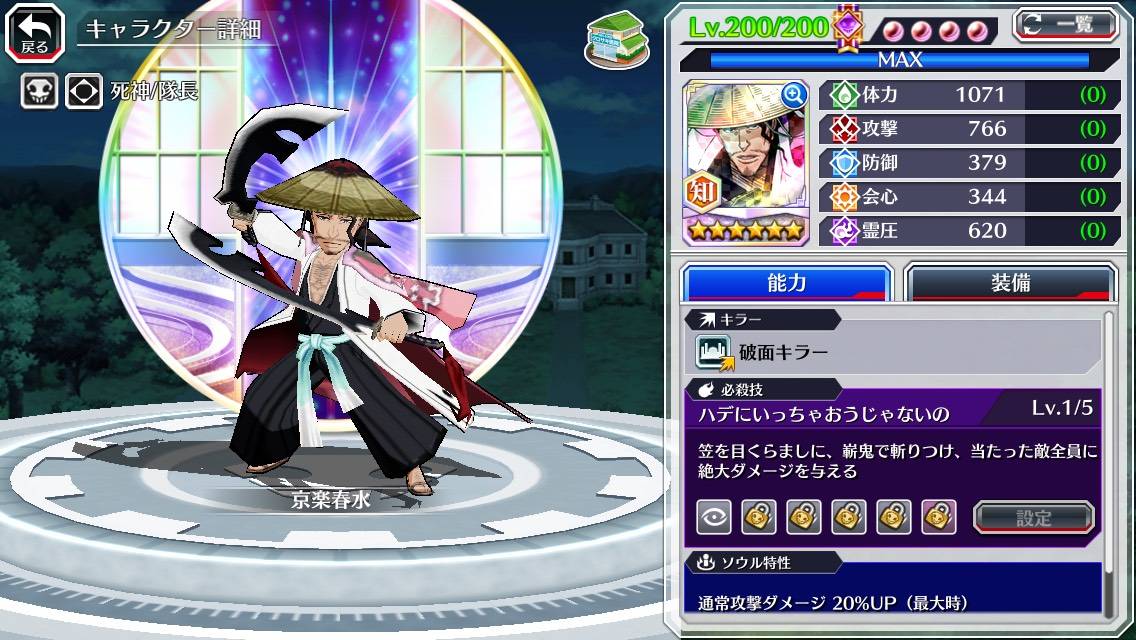Screen dimensions: 1136x640
Task: Open the 設定 button for special move
Action: pyautogui.click(x=1033, y=517)
